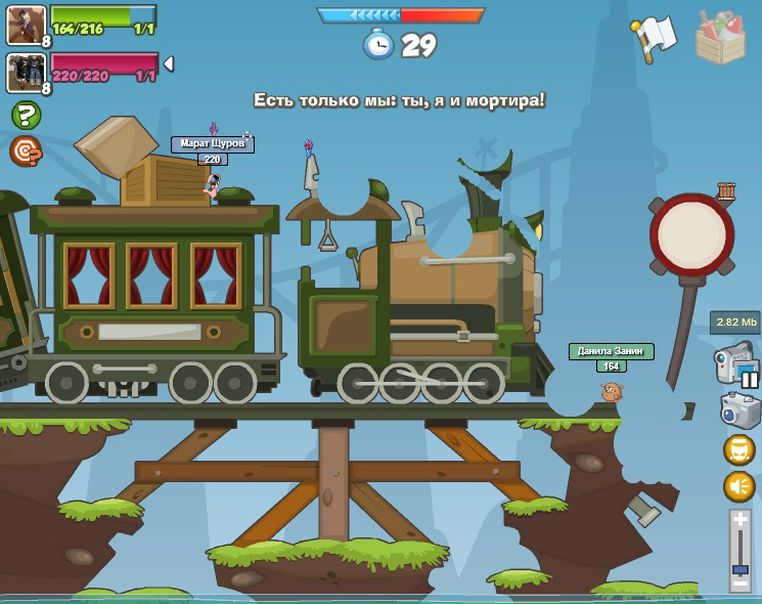Select the green team player avatar
Image resolution: width=762 pixels, height=604 pixels.
tap(26, 25)
